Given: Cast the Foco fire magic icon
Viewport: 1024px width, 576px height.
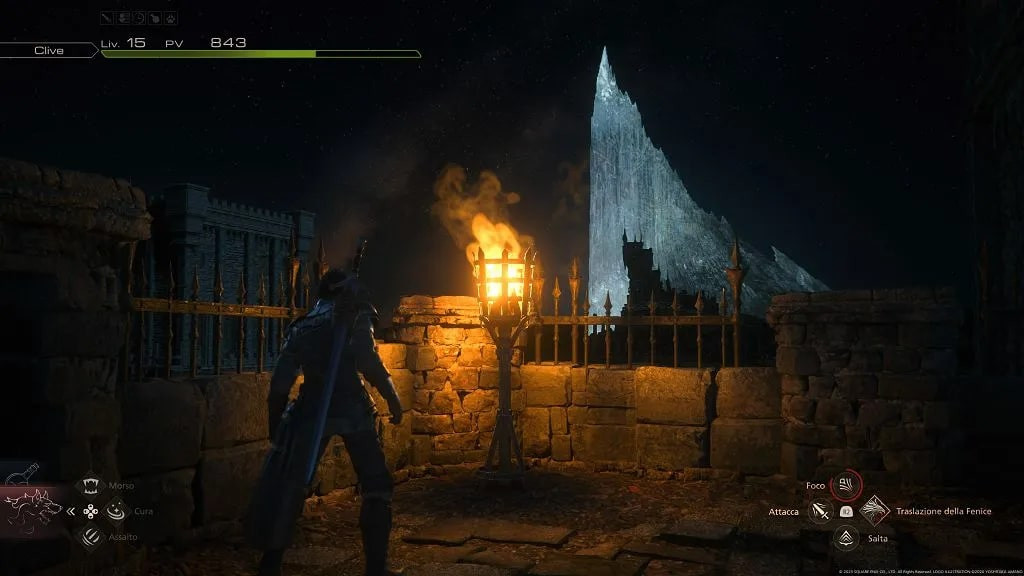Looking at the screenshot, I should pos(846,486).
